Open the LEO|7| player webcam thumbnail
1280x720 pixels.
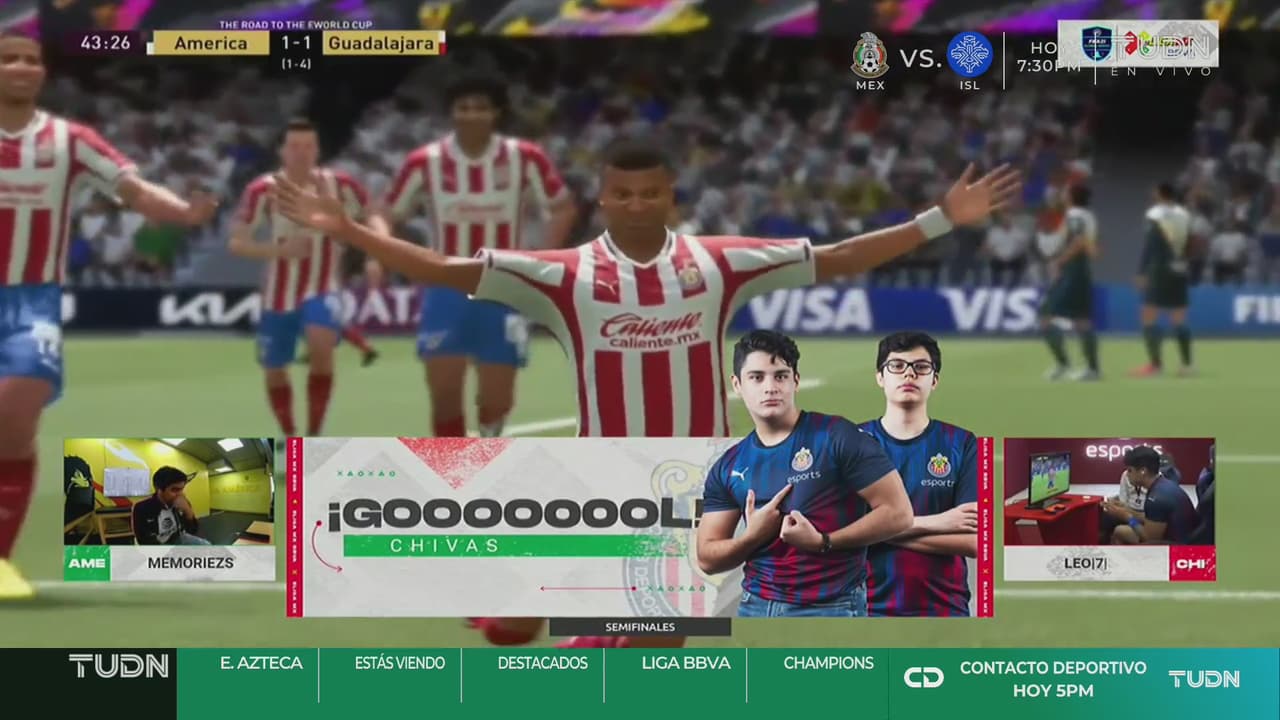pyautogui.click(x=1109, y=492)
